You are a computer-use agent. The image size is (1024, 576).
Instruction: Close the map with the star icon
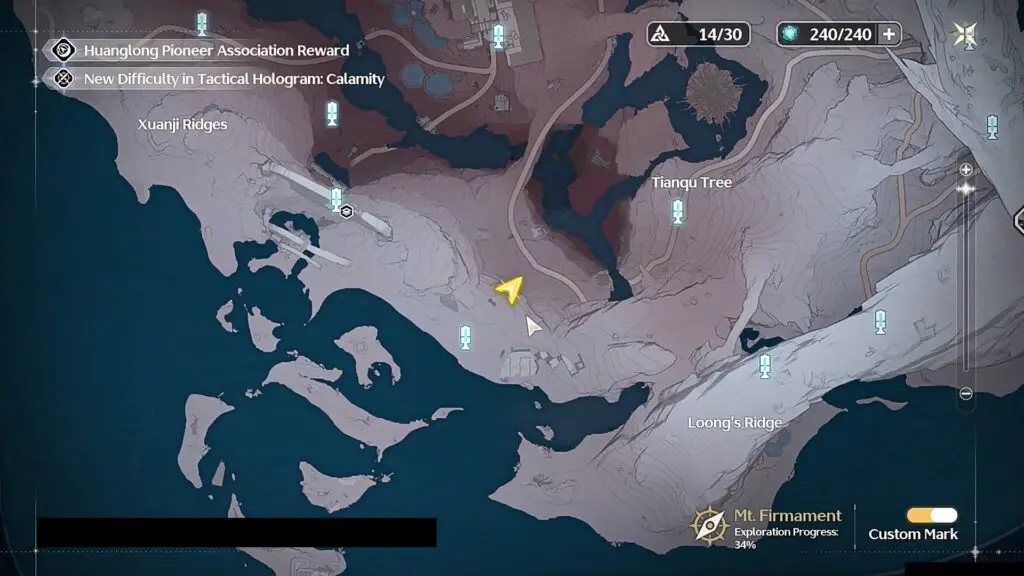(965, 35)
